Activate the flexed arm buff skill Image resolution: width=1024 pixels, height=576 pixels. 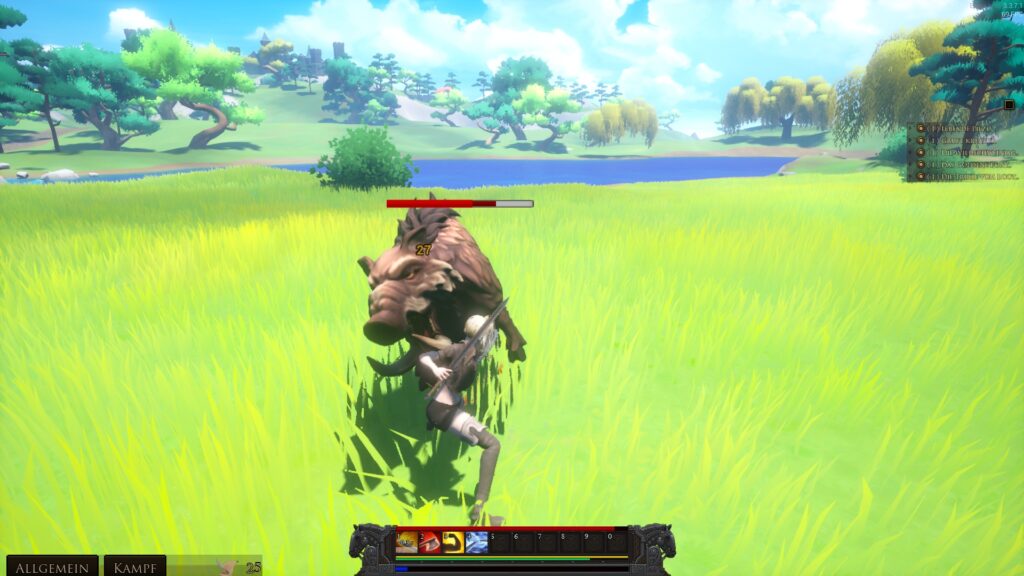453,542
